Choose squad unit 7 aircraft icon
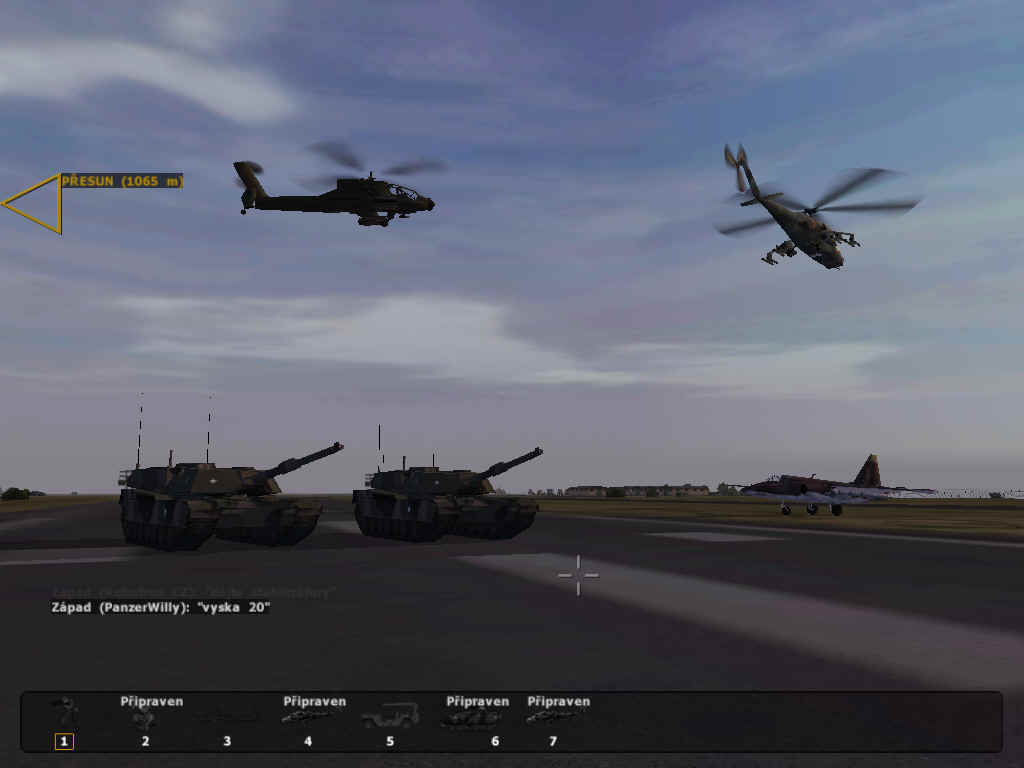 552,716
